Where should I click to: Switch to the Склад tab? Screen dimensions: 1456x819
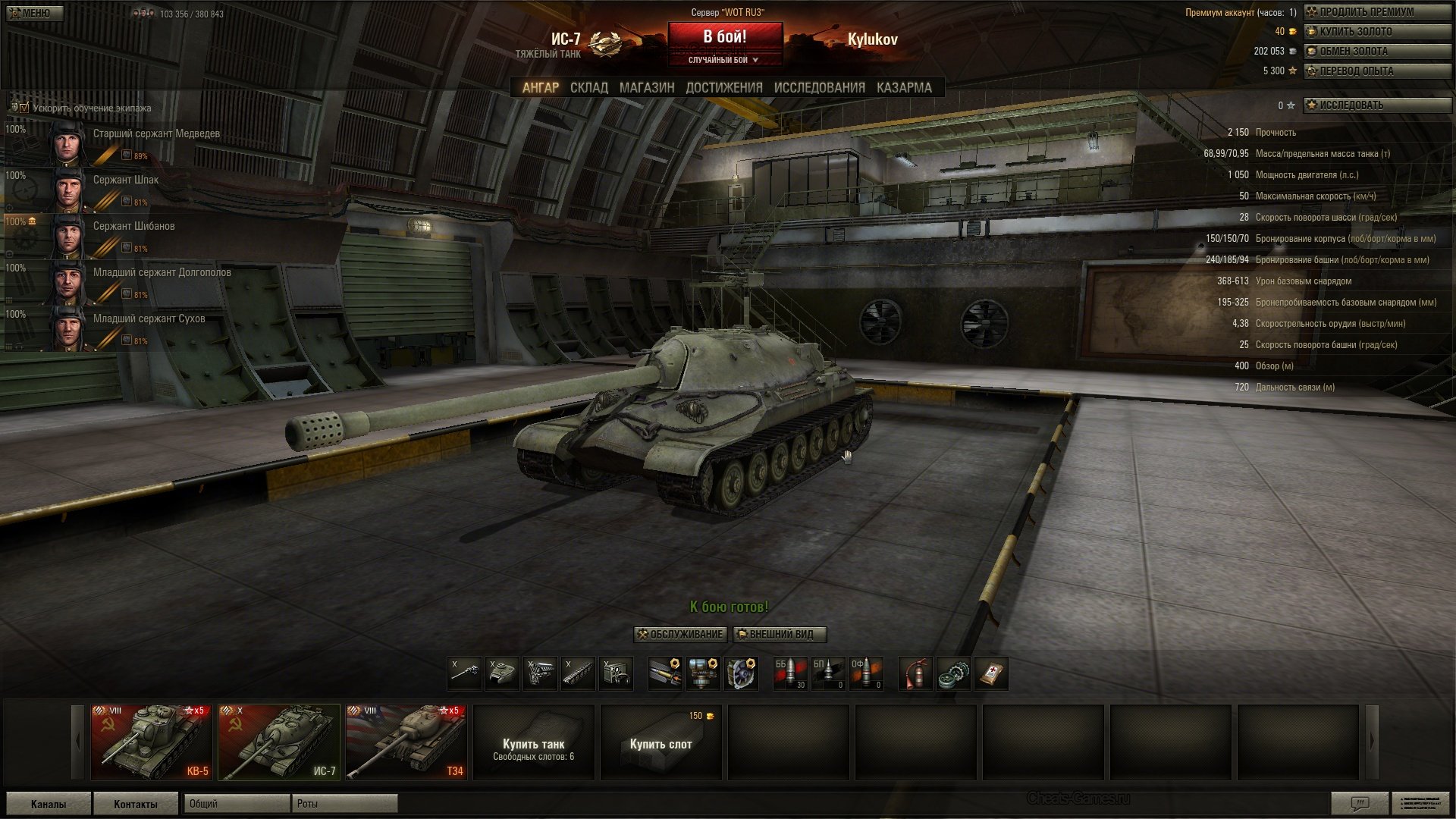click(x=588, y=88)
